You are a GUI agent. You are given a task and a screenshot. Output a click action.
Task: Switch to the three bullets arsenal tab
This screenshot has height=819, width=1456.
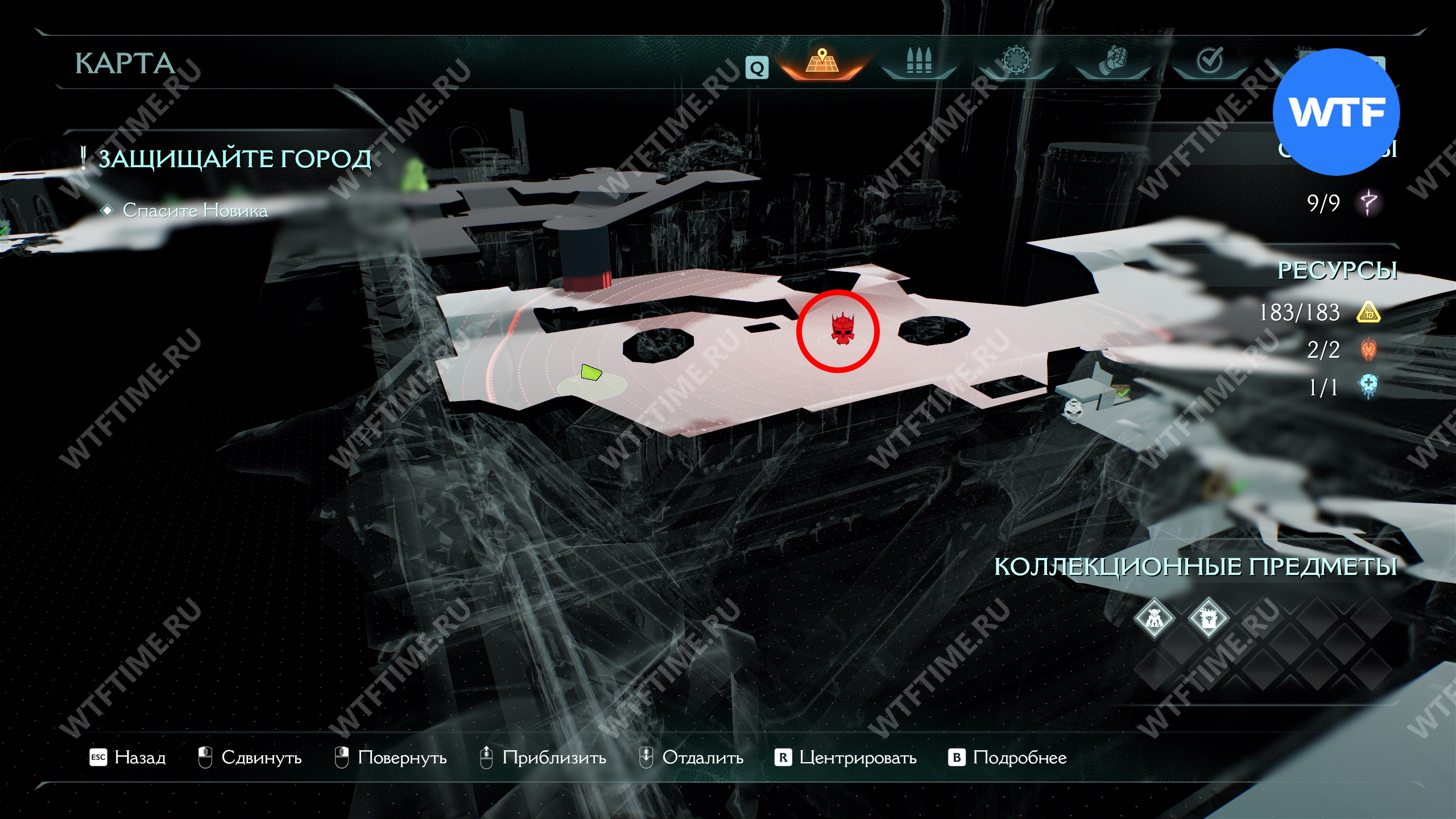pos(919,61)
